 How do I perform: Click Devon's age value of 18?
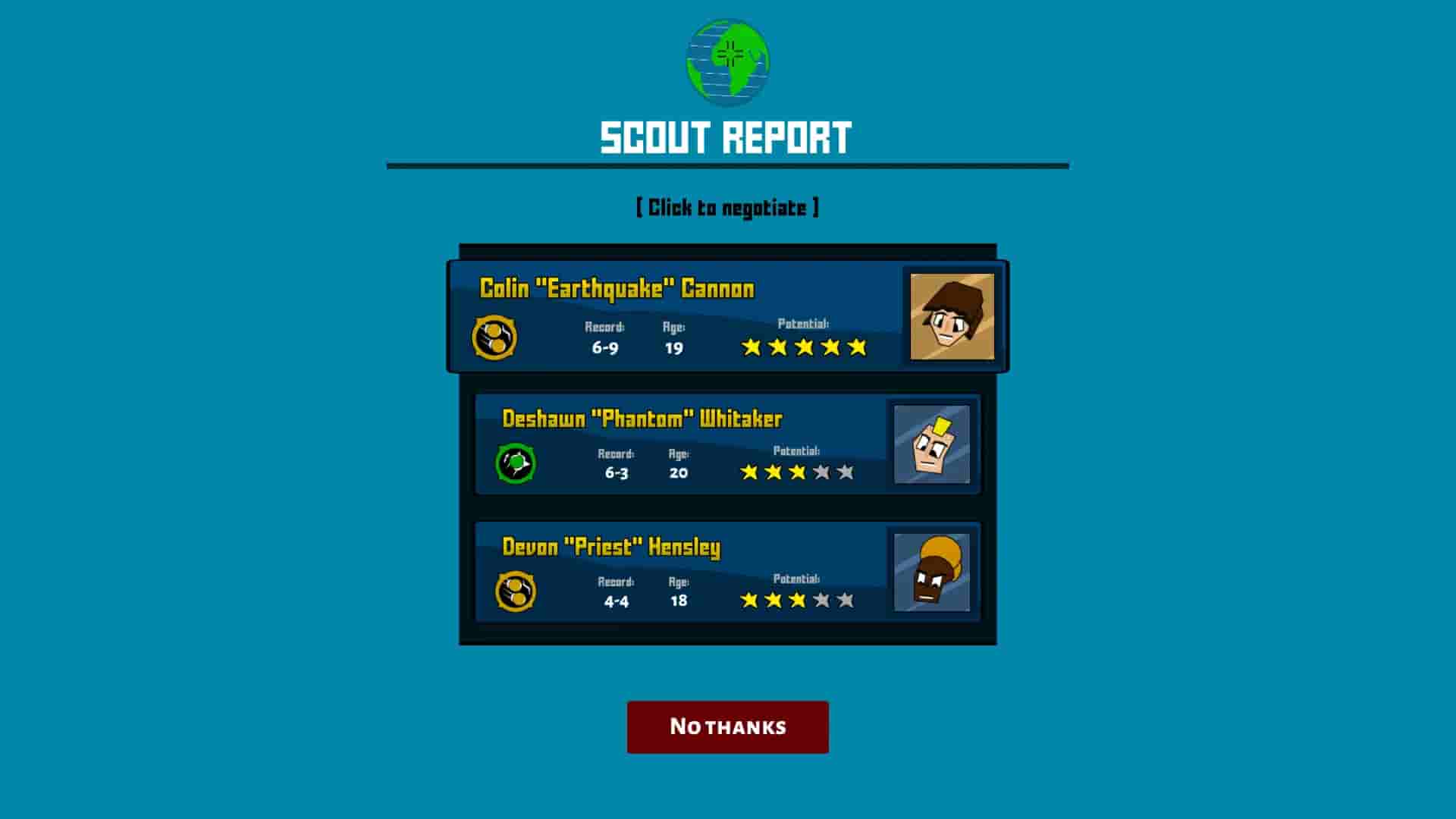tap(677, 600)
